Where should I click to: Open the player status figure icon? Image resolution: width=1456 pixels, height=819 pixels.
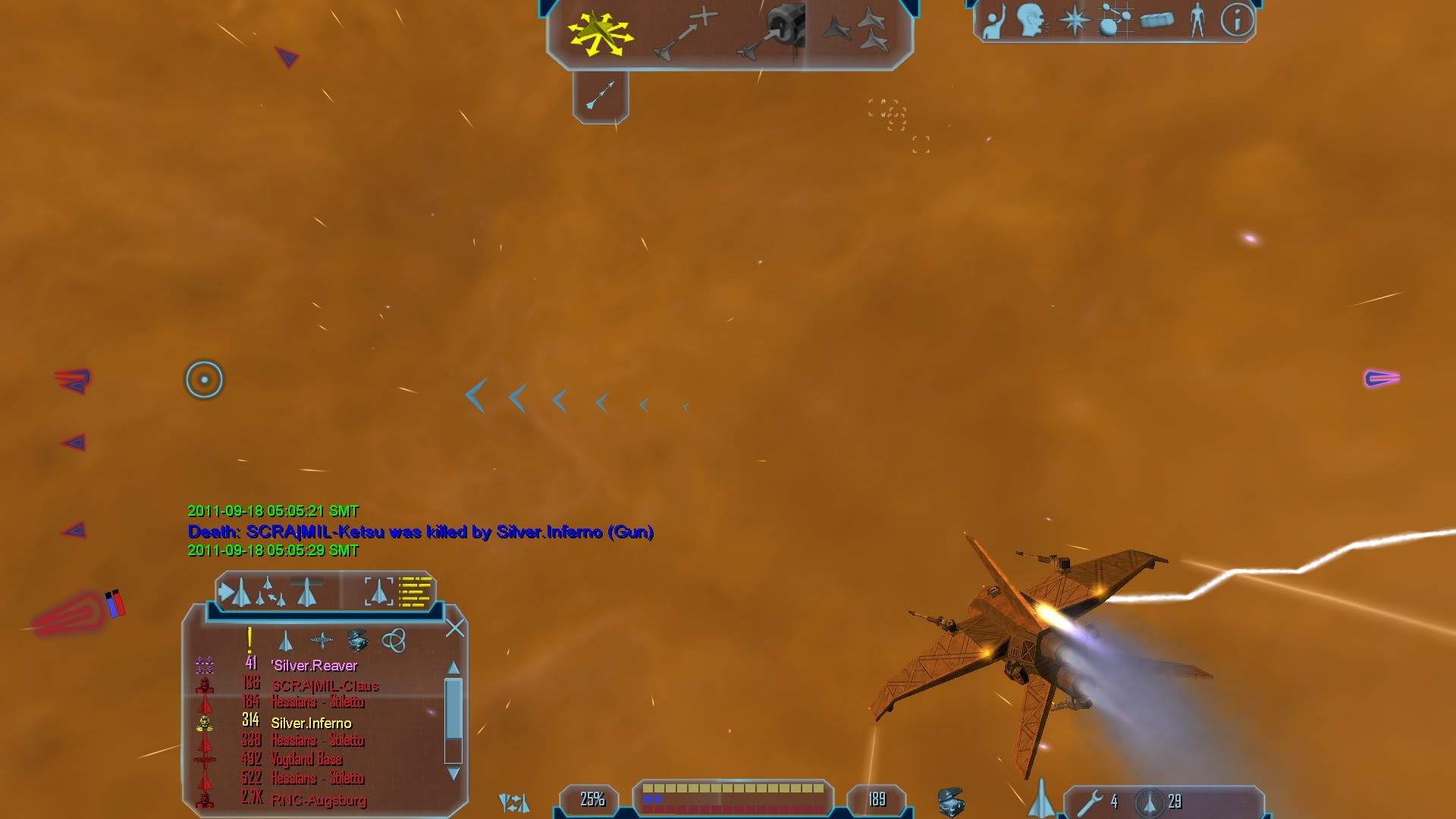(1197, 20)
